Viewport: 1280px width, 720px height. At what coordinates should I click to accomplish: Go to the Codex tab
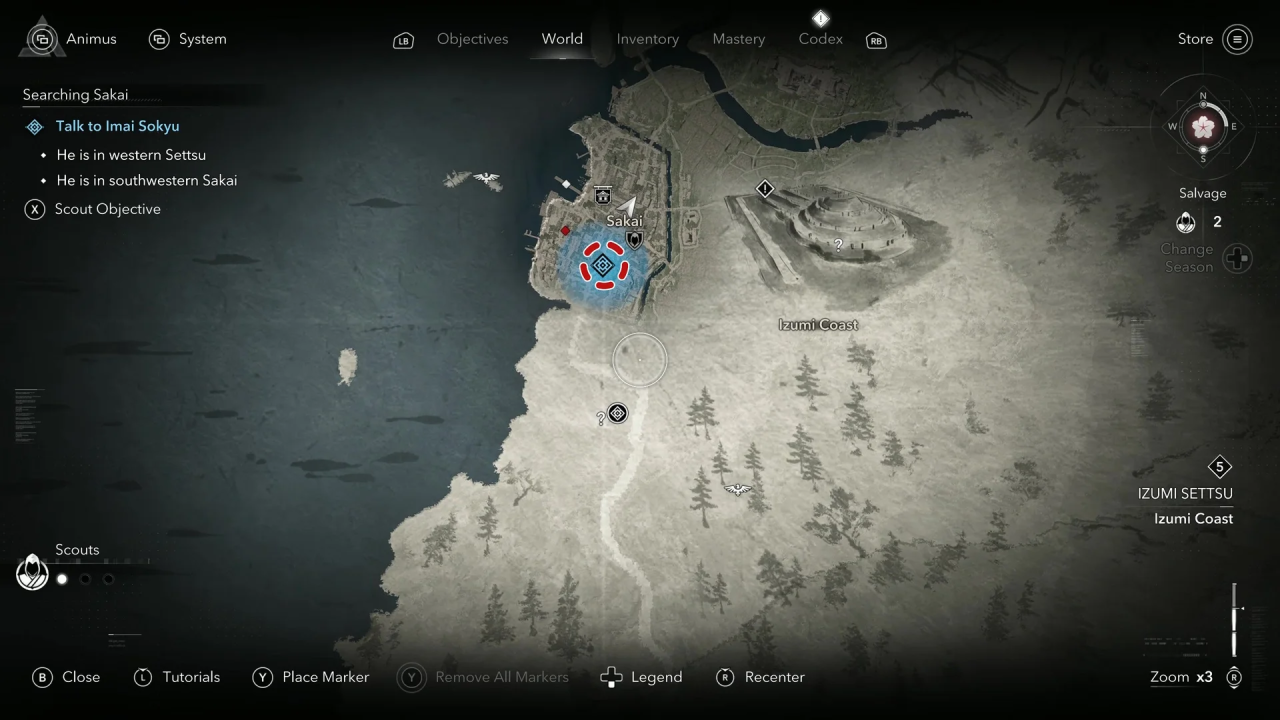[820, 39]
